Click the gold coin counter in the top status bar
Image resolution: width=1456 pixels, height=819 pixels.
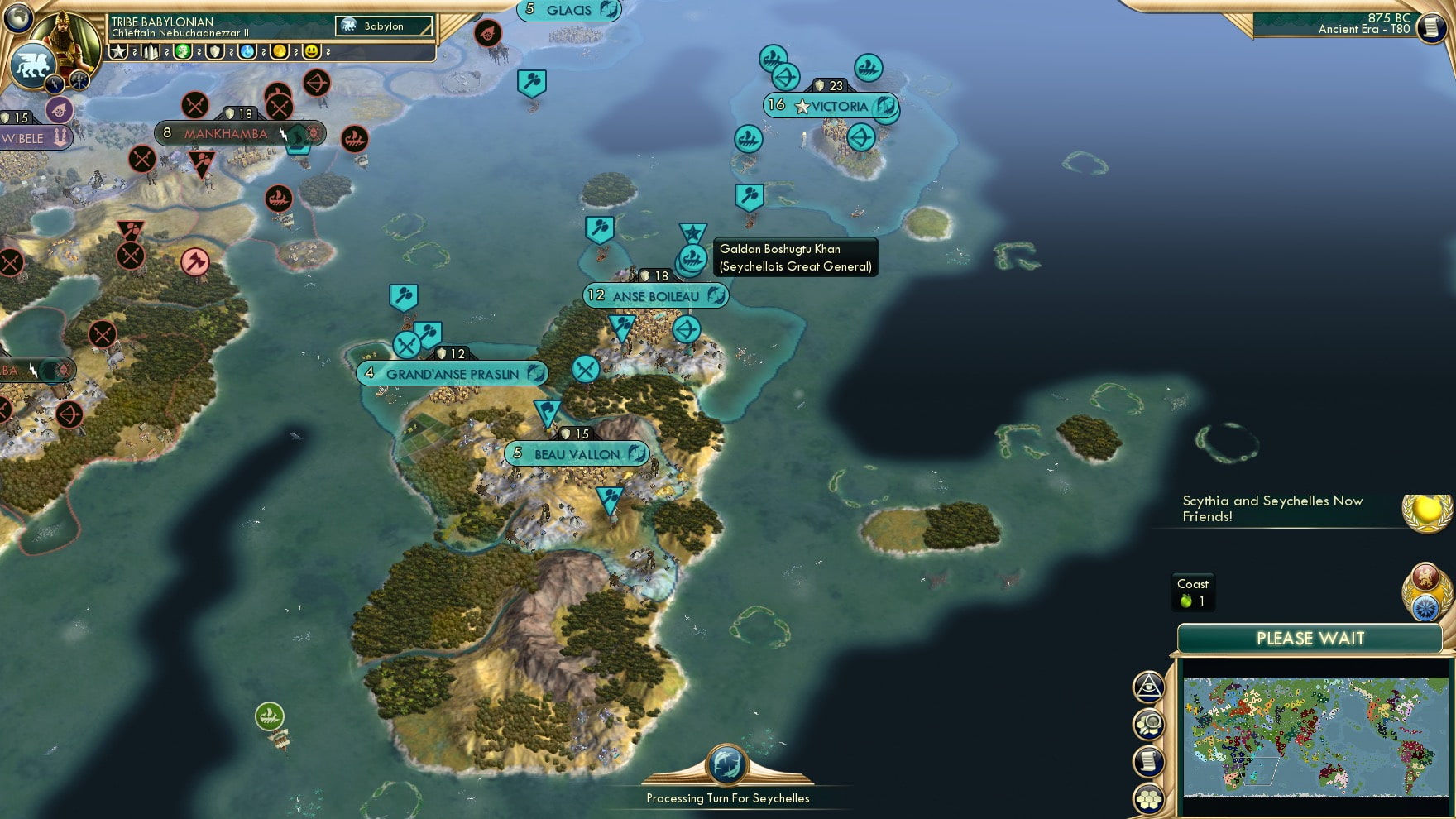pos(278,50)
